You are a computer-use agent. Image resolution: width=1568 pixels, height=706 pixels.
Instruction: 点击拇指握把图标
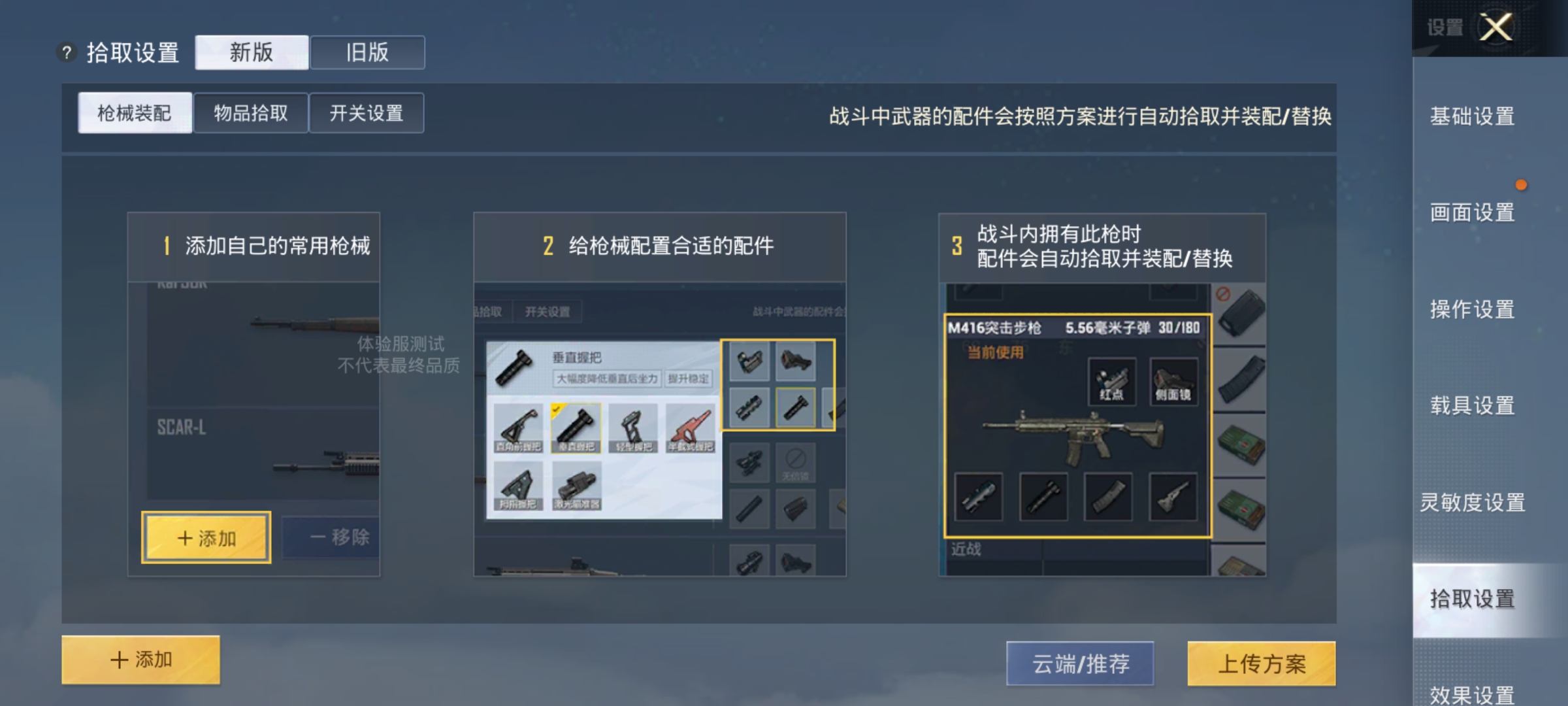point(518,484)
